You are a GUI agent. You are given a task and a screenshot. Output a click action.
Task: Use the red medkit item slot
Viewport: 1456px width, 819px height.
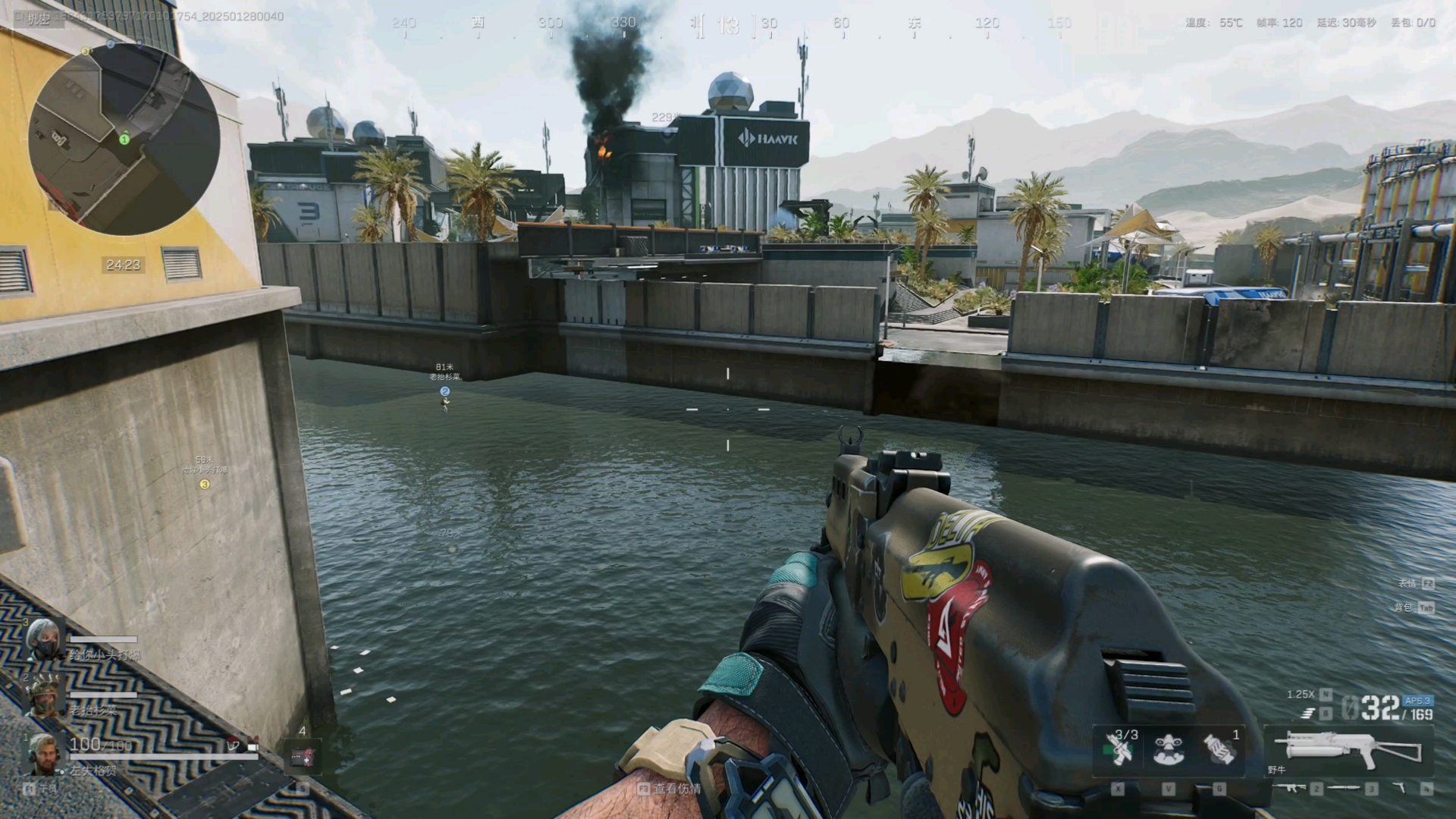click(x=303, y=756)
